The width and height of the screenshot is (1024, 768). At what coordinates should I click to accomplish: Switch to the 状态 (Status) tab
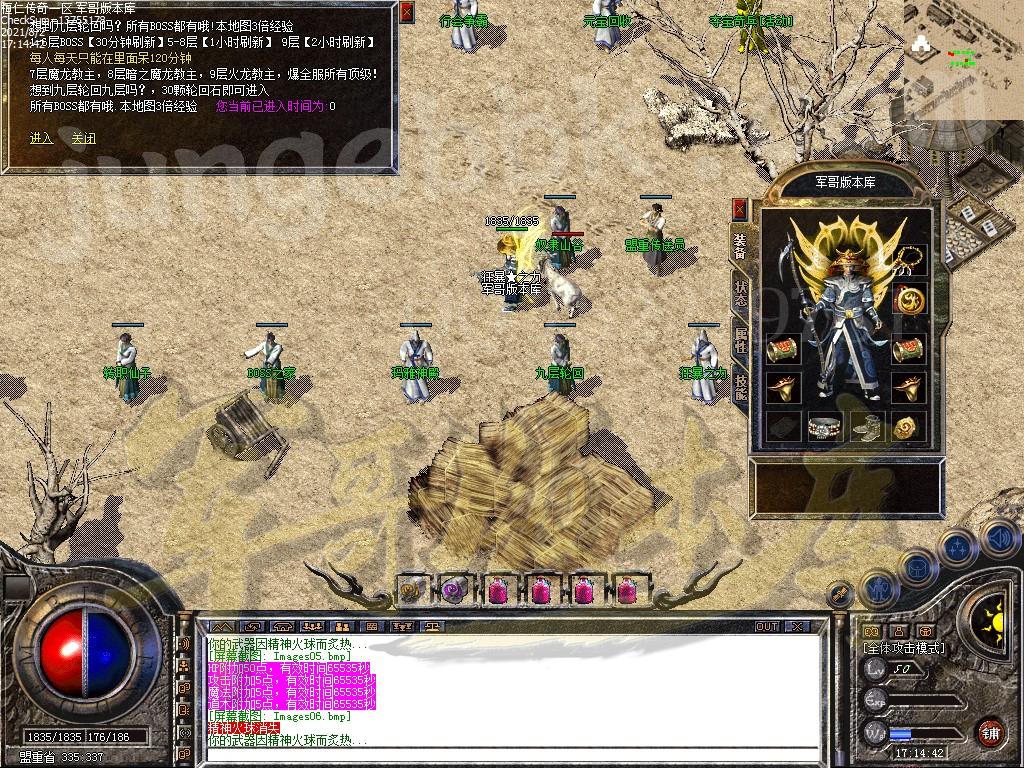click(x=740, y=292)
